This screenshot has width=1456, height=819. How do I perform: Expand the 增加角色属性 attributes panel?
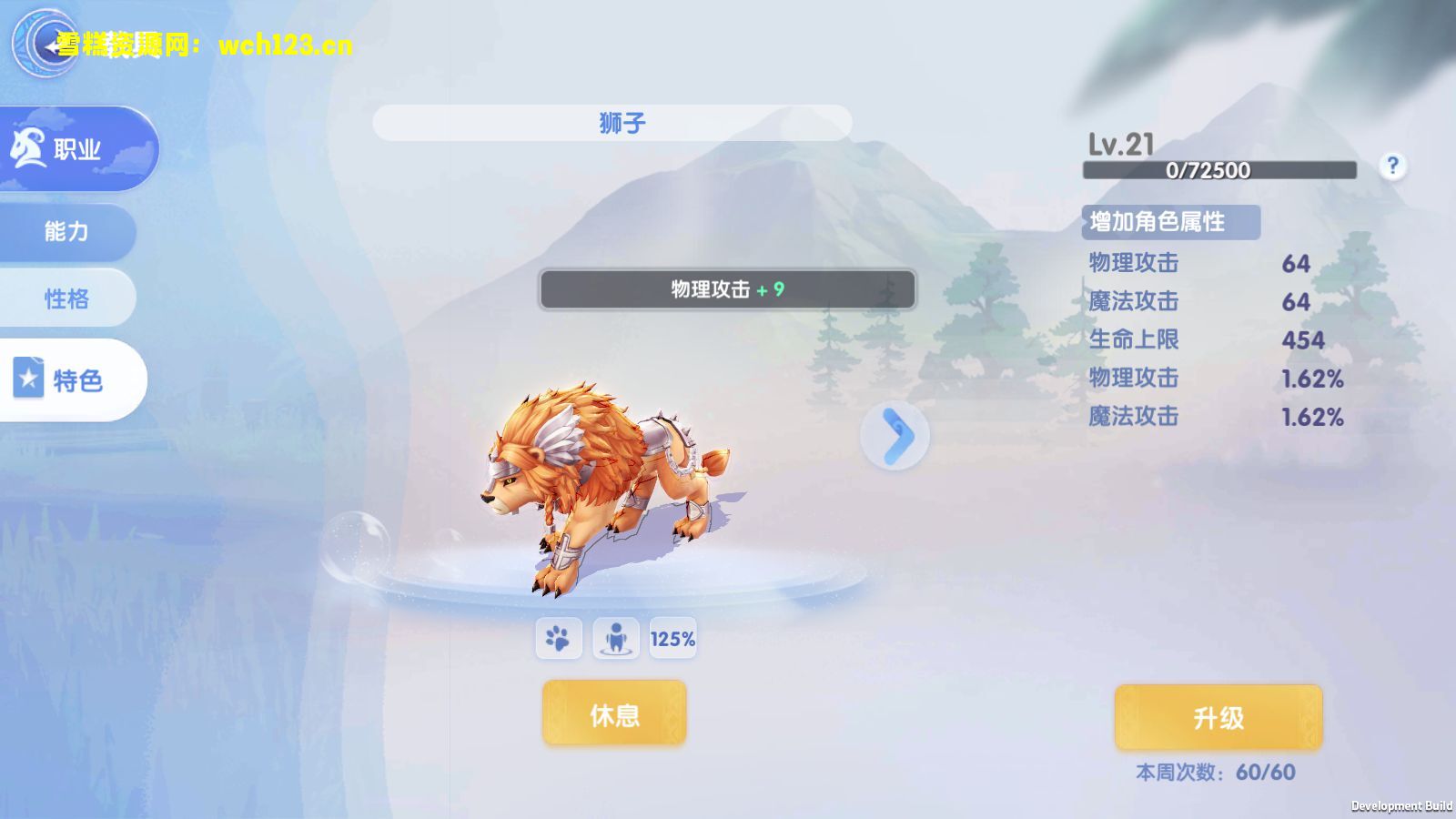(x=1170, y=221)
